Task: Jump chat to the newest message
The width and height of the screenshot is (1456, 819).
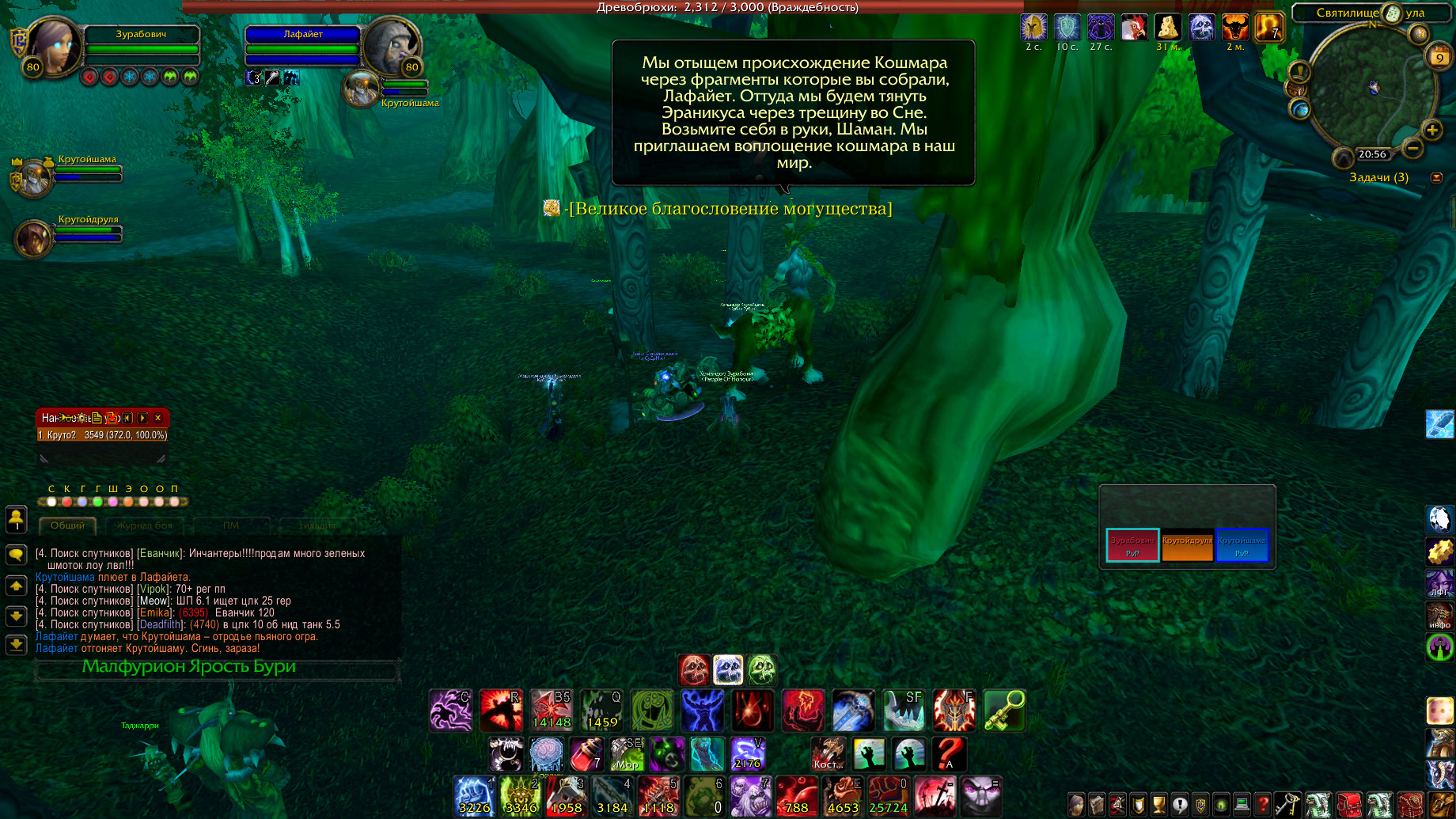Action: tap(16, 645)
